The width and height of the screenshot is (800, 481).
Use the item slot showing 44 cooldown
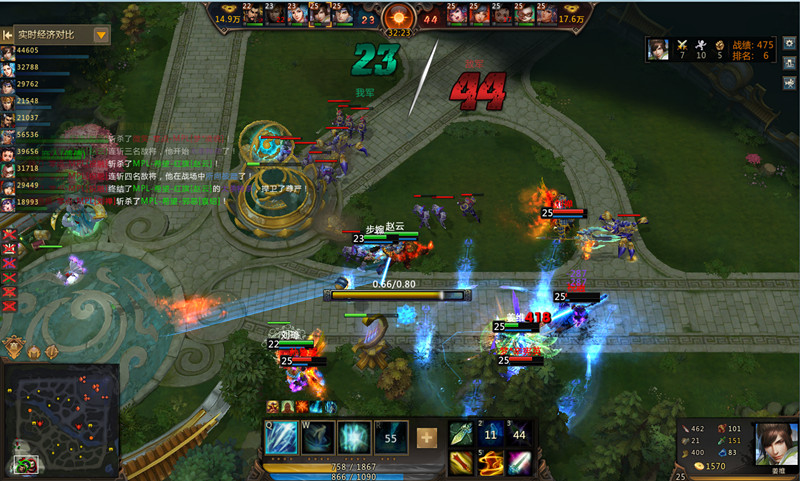click(519, 433)
